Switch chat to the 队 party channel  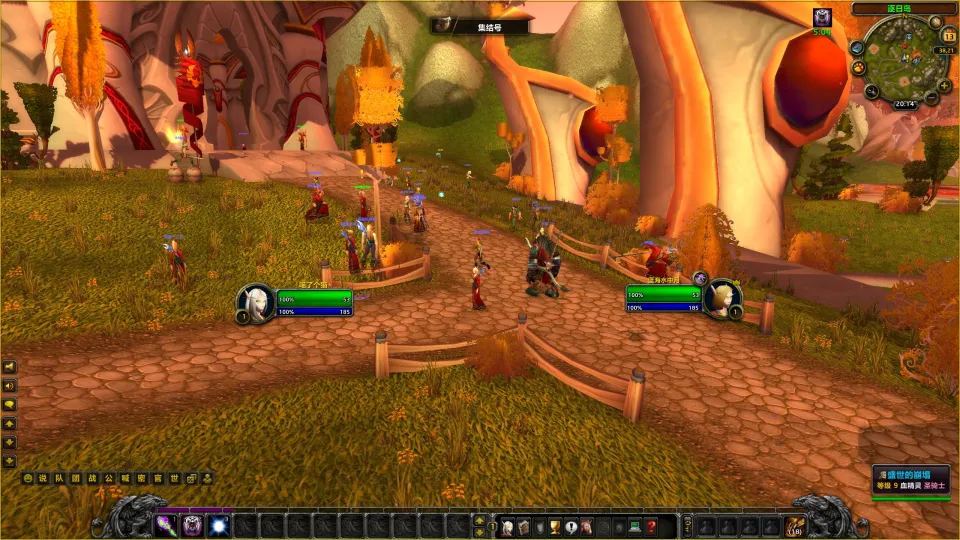point(59,479)
